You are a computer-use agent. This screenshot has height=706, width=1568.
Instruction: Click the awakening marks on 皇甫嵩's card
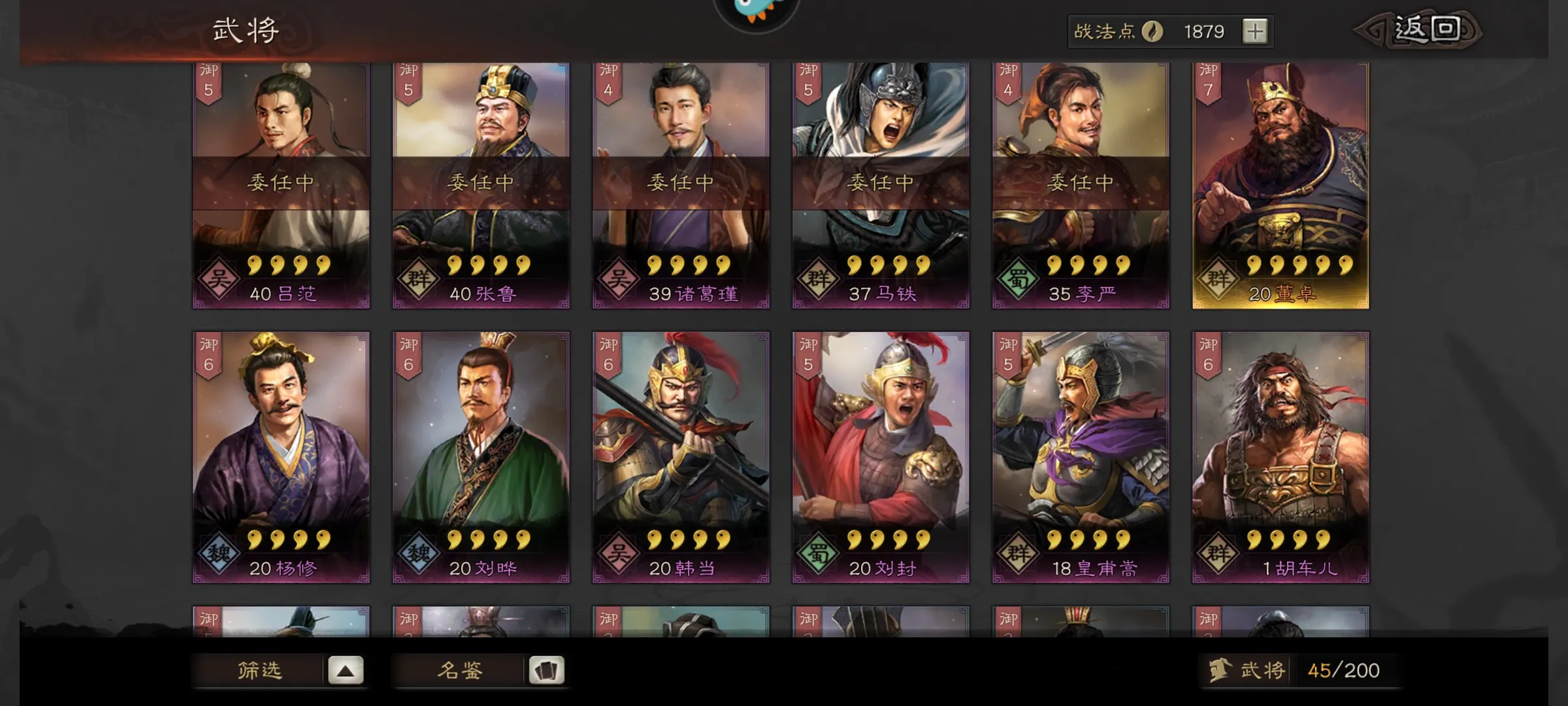point(1090,539)
